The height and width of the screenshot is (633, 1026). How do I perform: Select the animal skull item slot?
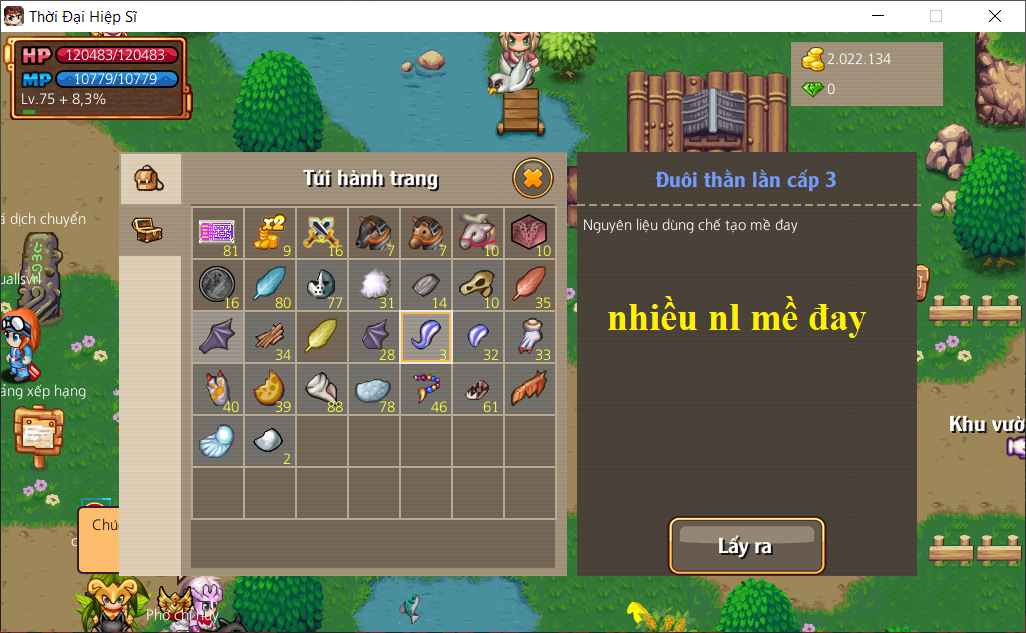[478, 285]
